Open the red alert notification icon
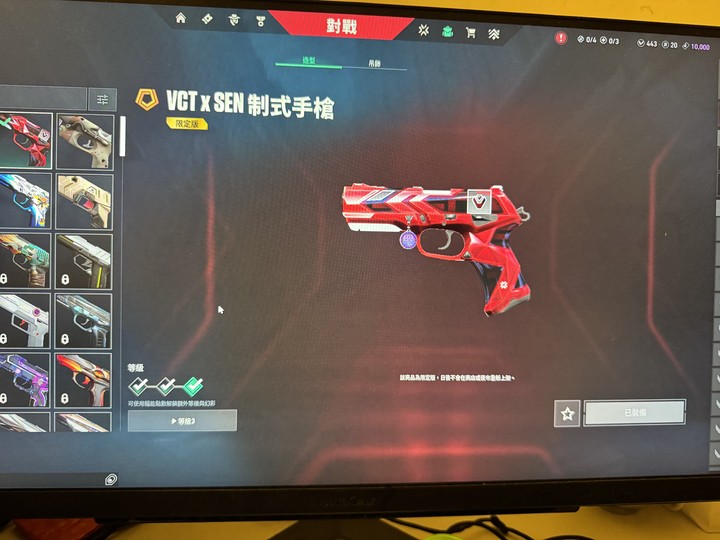Screen dimensions: 720x540 point(560,39)
